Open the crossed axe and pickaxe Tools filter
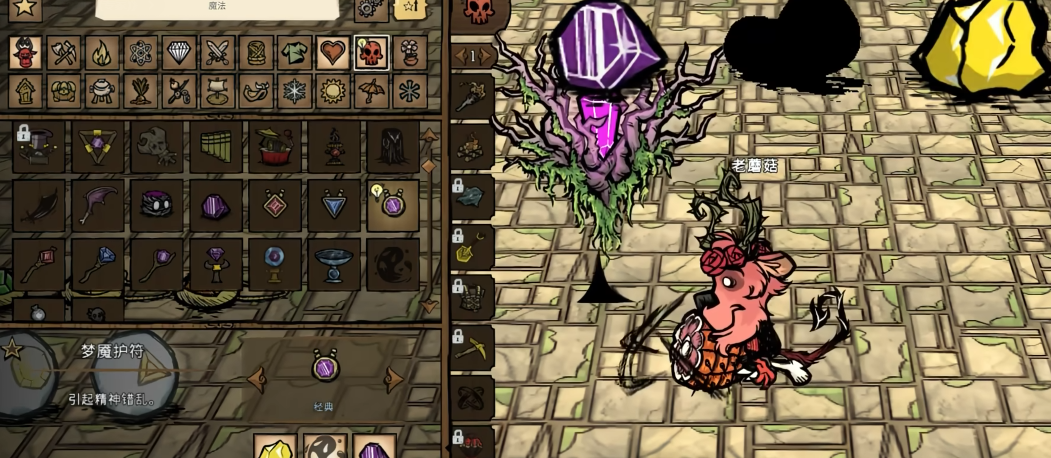Viewport: 1051px width, 458px height. point(62,53)
